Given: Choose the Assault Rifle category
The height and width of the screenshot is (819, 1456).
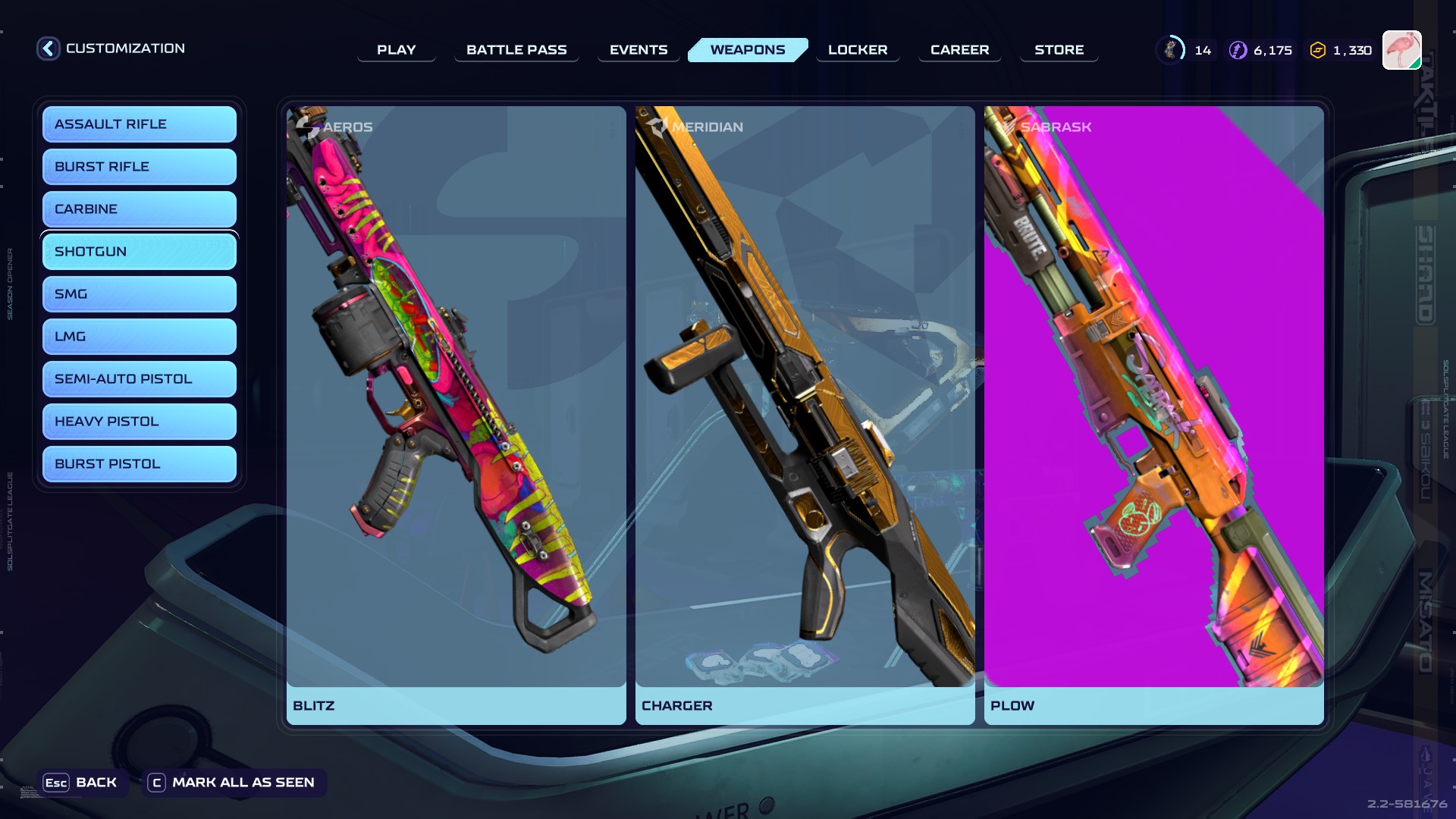Looking at the screenshot, I should (140, 124).
